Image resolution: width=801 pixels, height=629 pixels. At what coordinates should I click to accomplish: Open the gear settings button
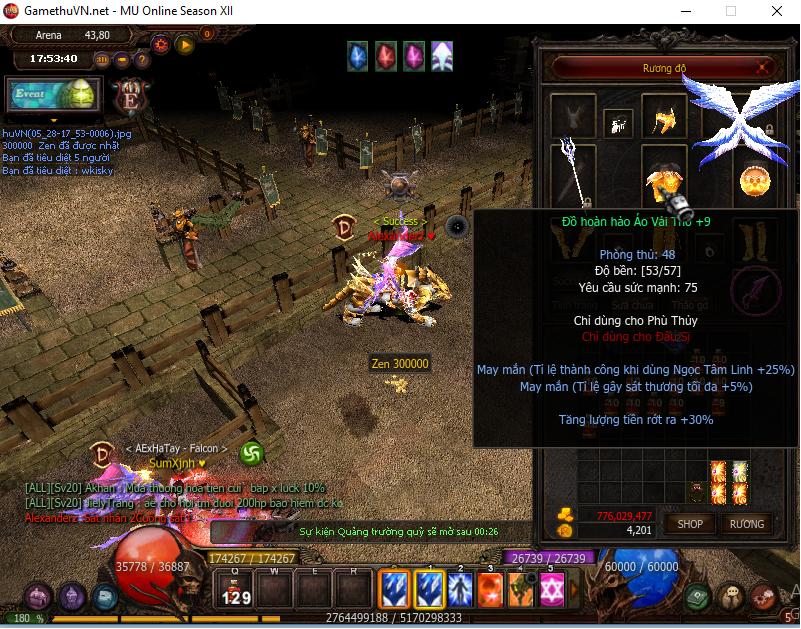[x=160, y=44]
